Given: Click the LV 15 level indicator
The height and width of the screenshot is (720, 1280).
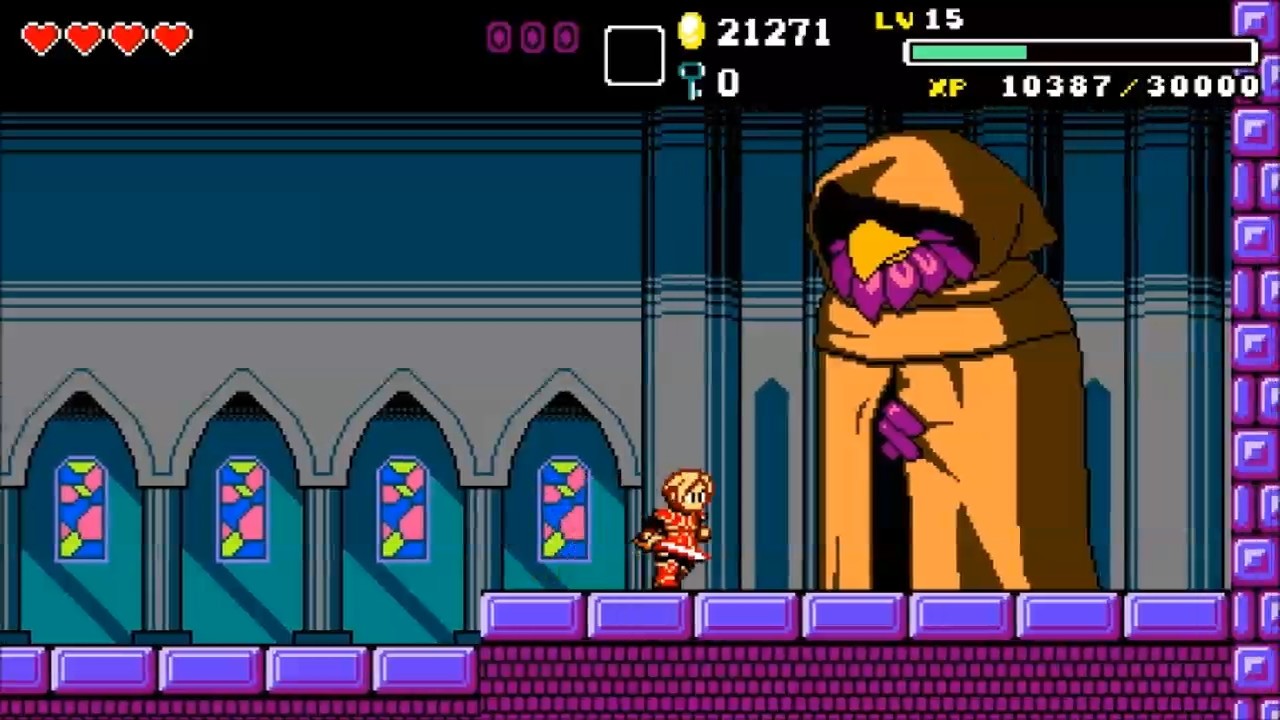Looking at the screenshot, I should click(917, 20).
